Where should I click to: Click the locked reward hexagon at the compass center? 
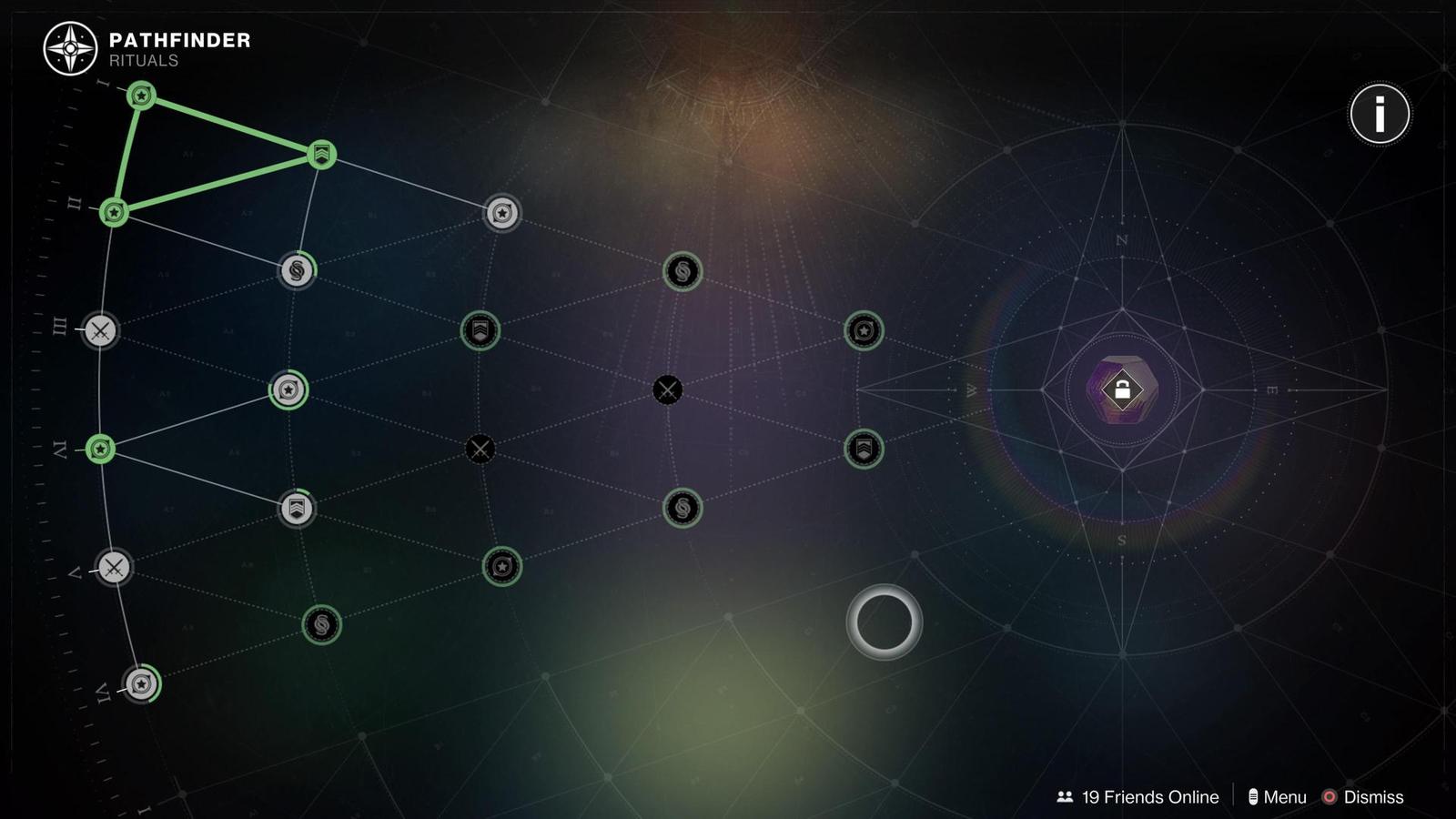click(1122, 389)
